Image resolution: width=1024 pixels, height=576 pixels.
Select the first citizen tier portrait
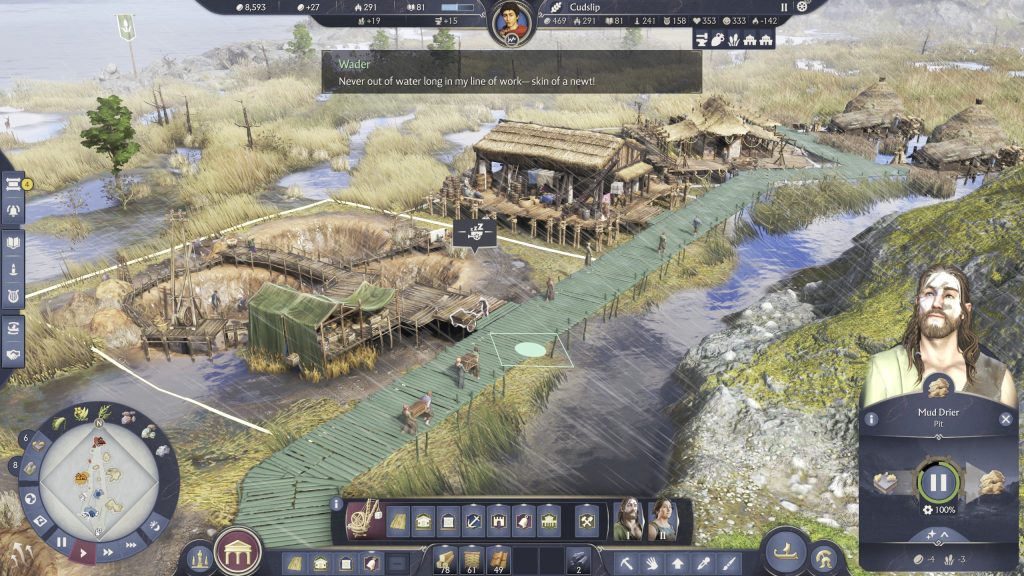628,519
